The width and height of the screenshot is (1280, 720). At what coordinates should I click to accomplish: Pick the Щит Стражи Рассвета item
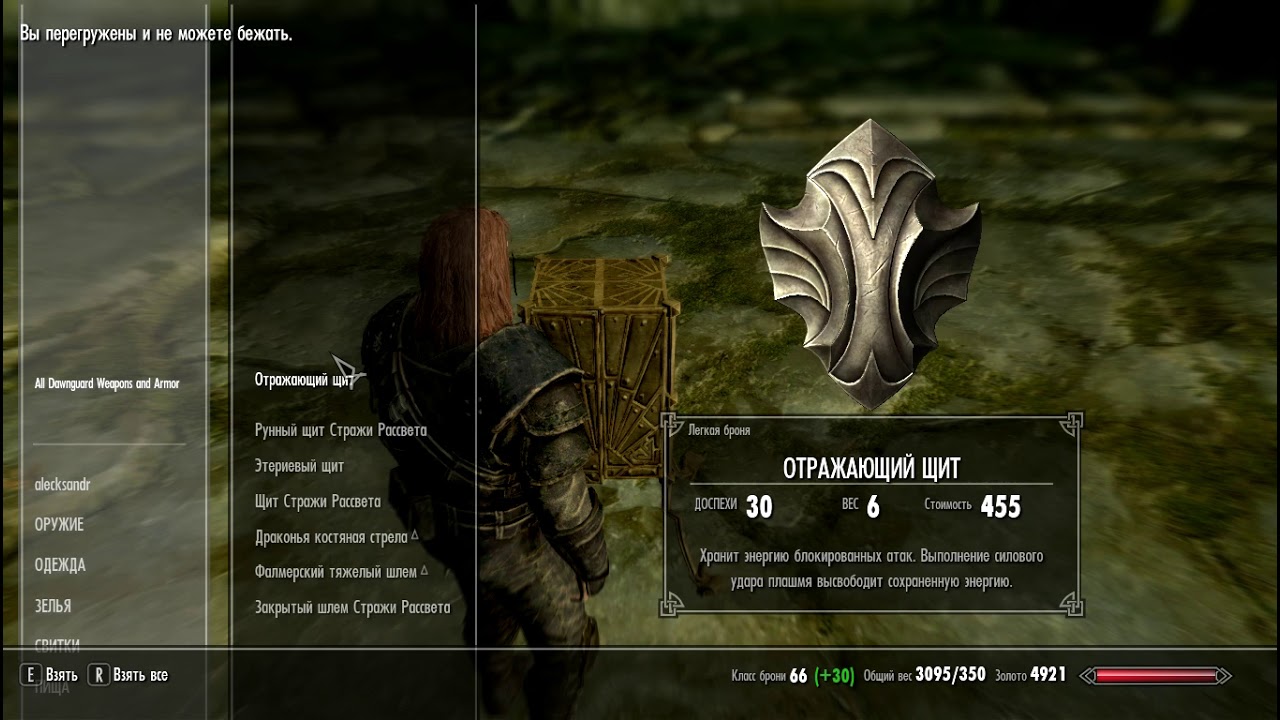317,501
